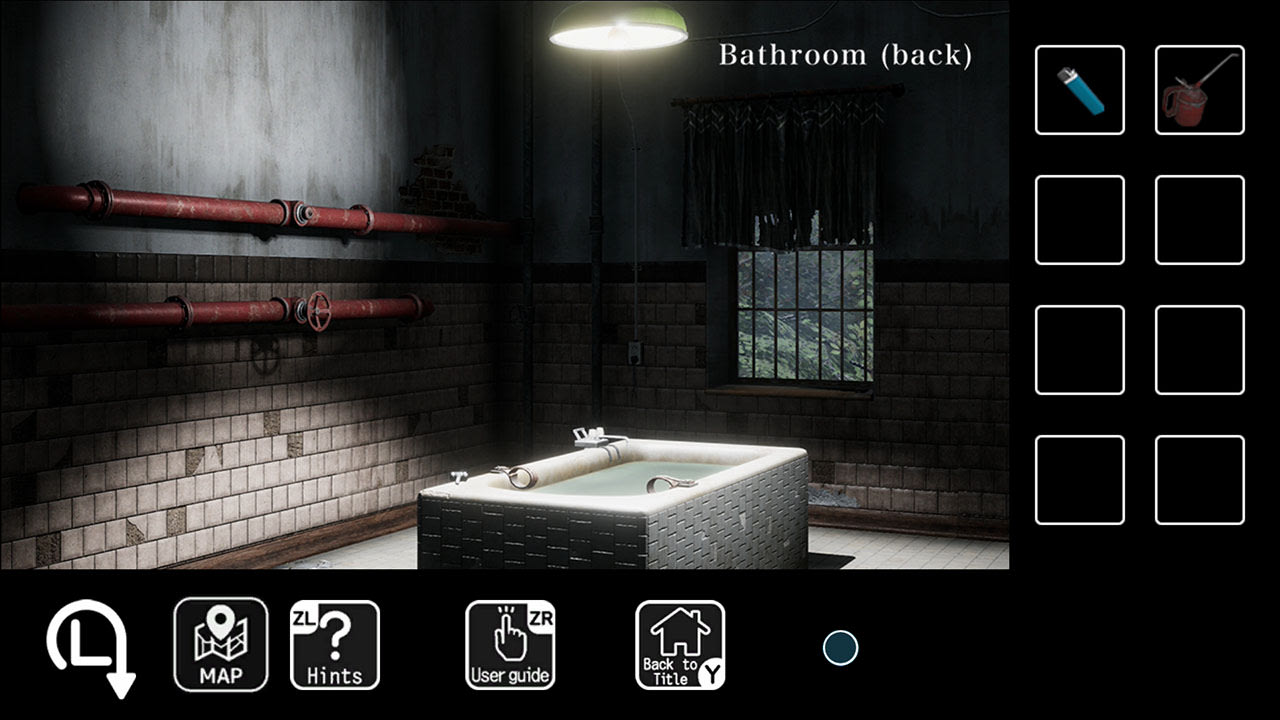Select the red oil can item
The image size is (1280, 720).
1199,89
